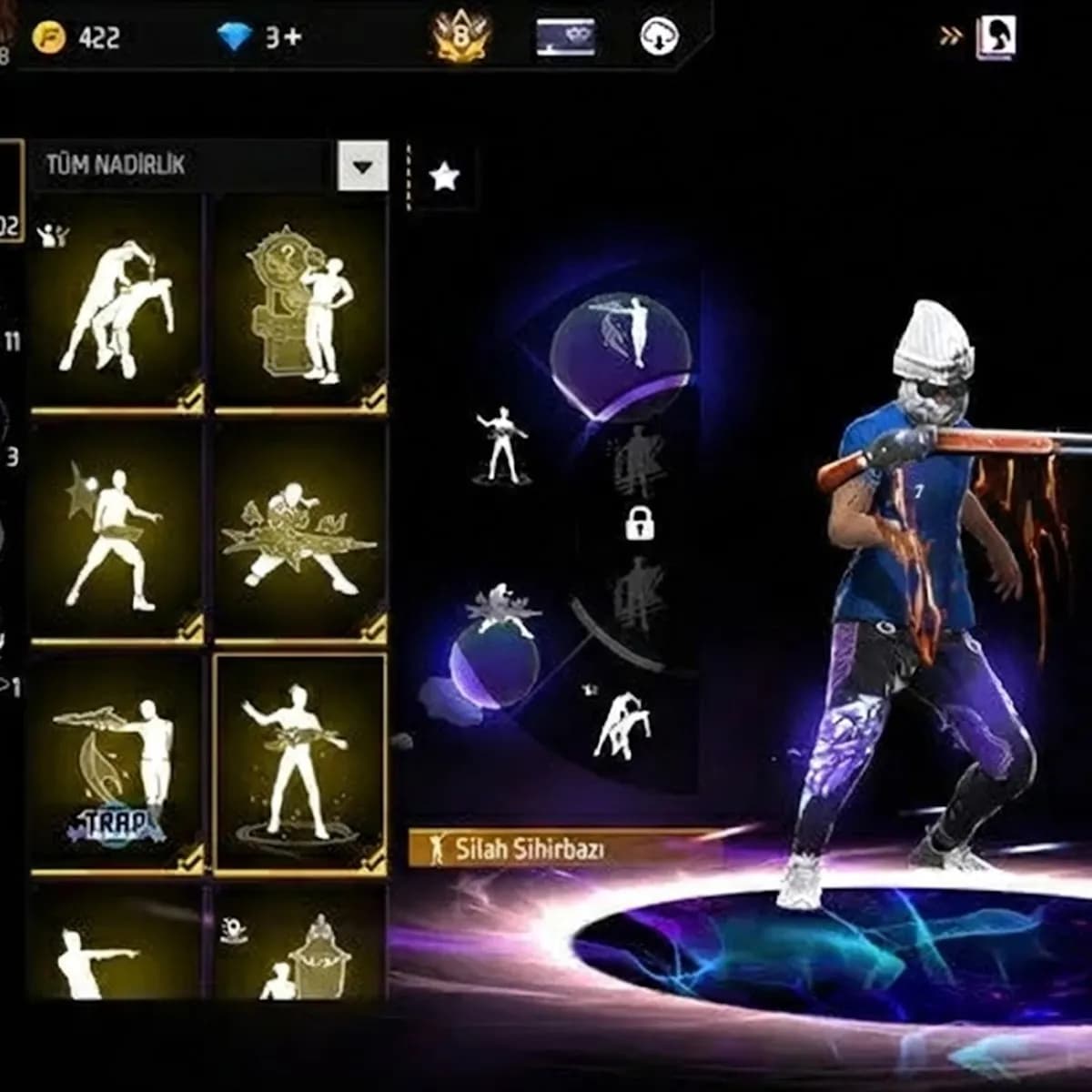This screenshot has width=1092, height=1092.
Task: Add more diamonds
Action: (x=260, y=38)
